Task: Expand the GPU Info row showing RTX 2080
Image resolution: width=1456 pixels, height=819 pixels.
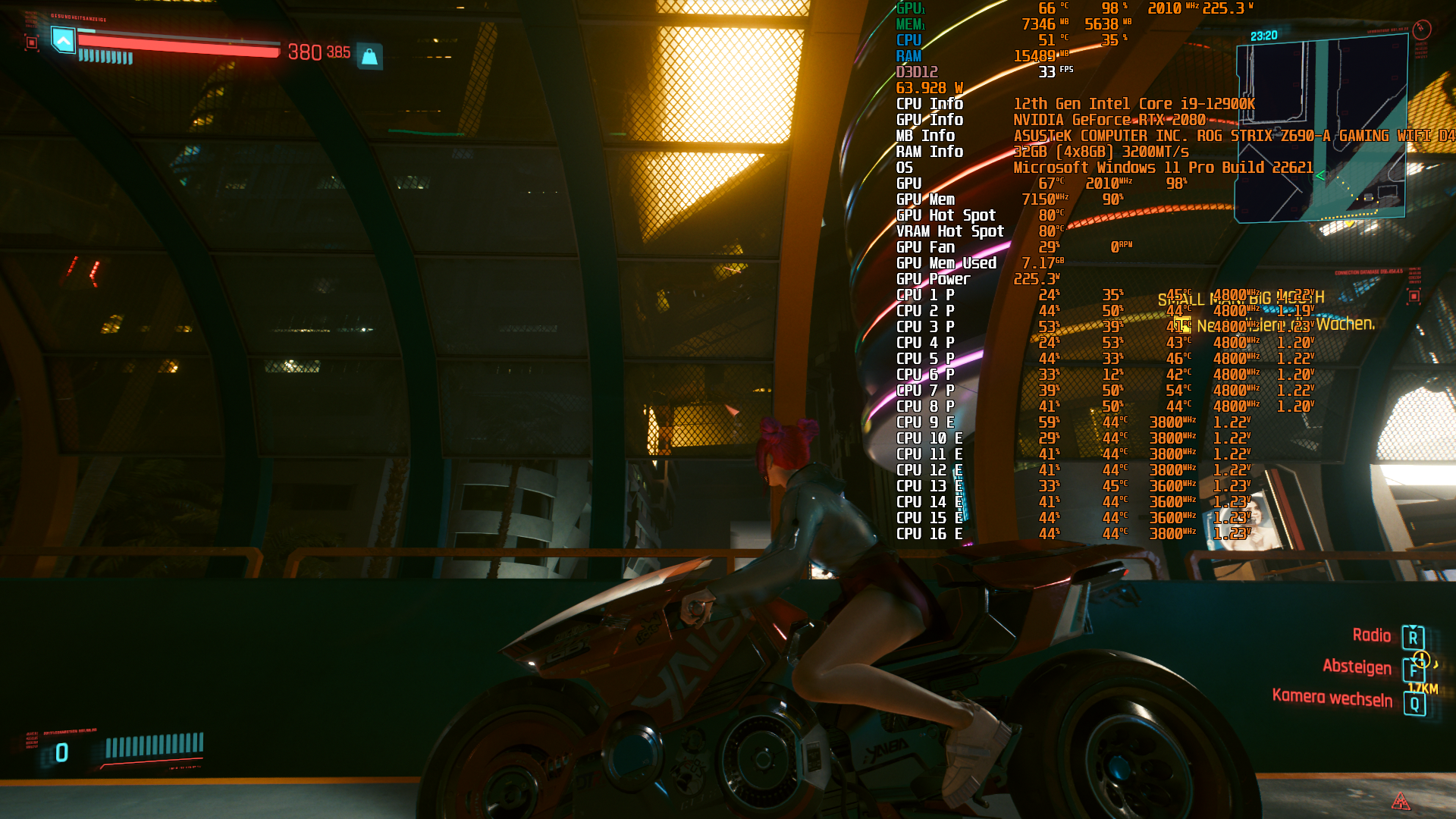Action: 930,120
